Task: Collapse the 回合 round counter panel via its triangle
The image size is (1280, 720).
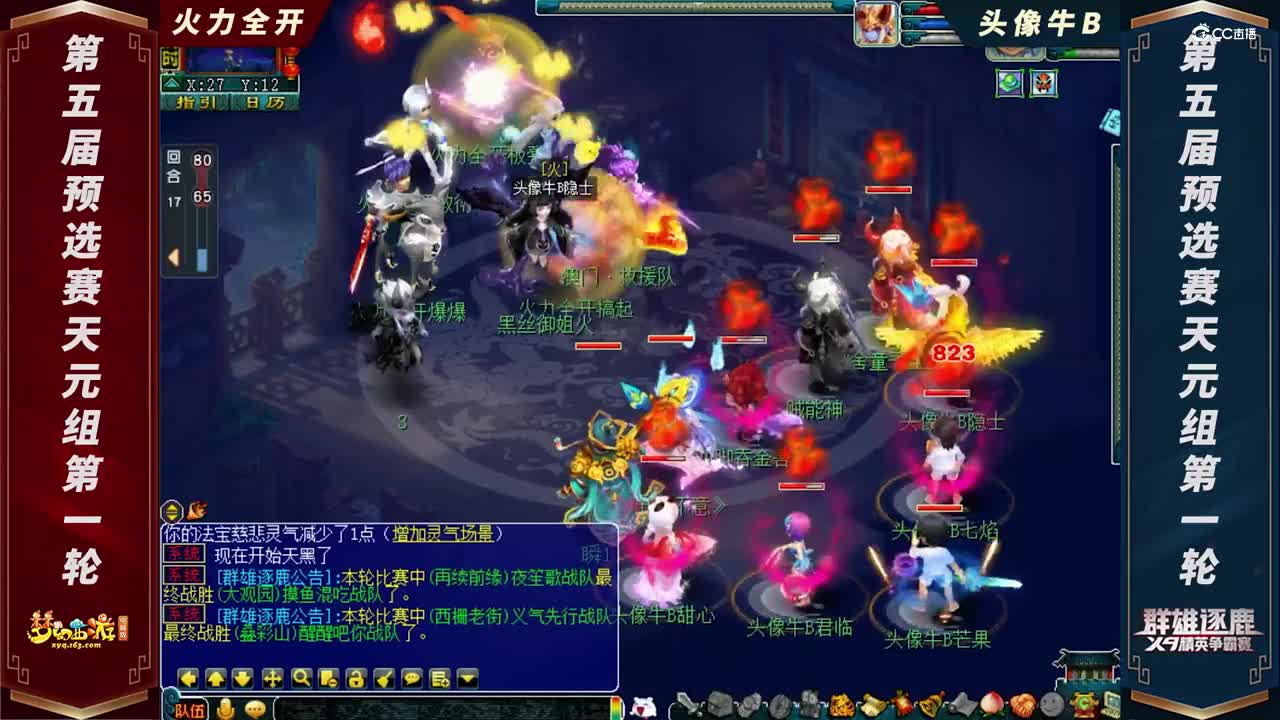Action: [173, 257]
